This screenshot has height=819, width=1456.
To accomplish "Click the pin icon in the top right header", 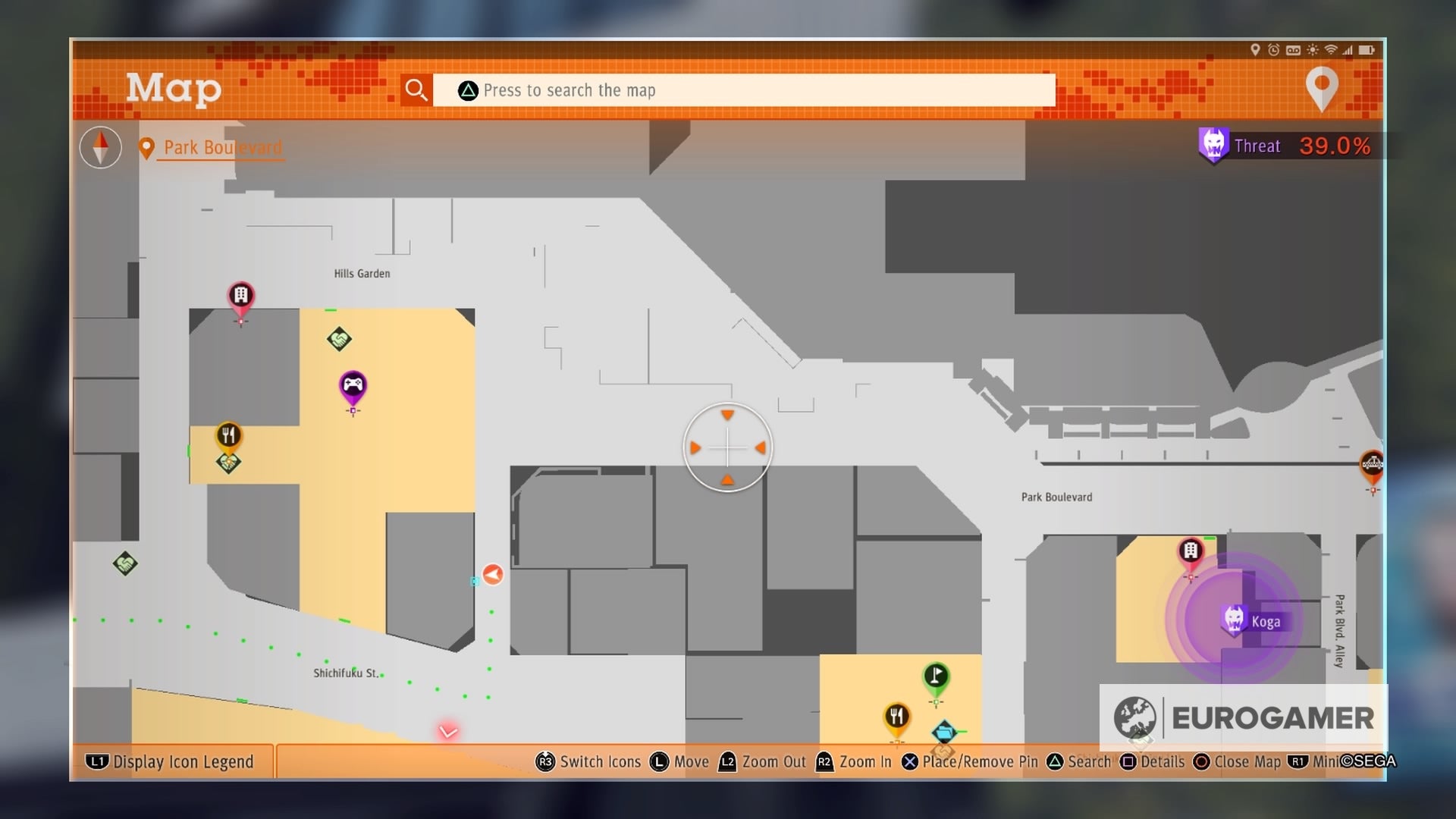I will (1323, 87).
